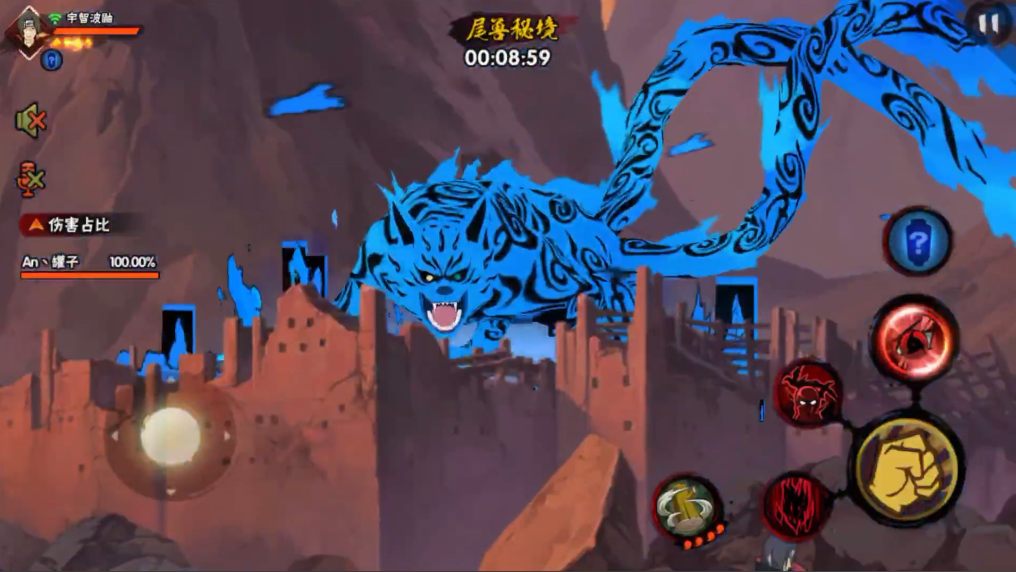Tap the yellow fist basic attack button

[906, 468]
